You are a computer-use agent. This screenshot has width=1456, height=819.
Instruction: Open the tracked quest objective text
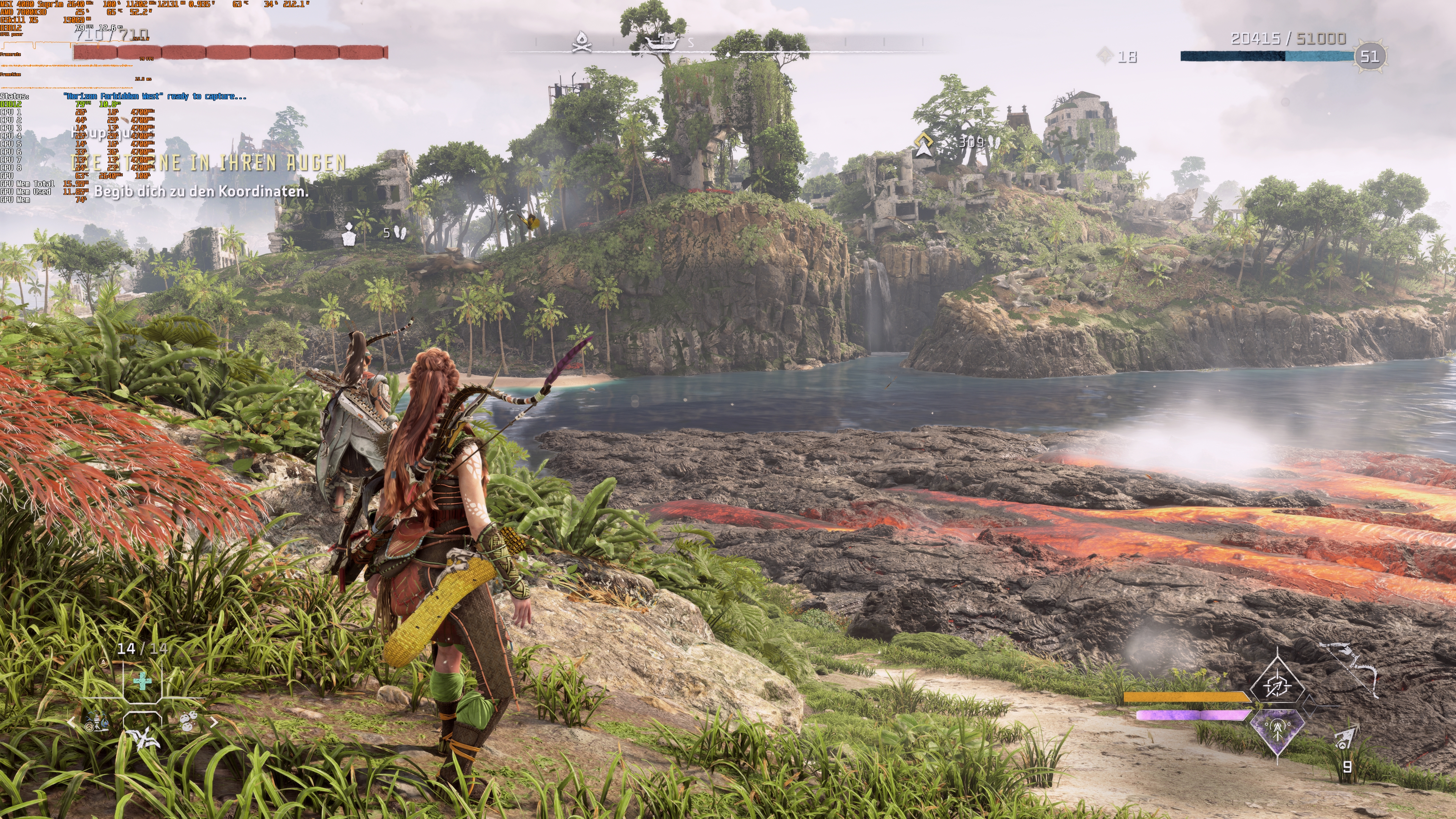[x=201, y=191]
